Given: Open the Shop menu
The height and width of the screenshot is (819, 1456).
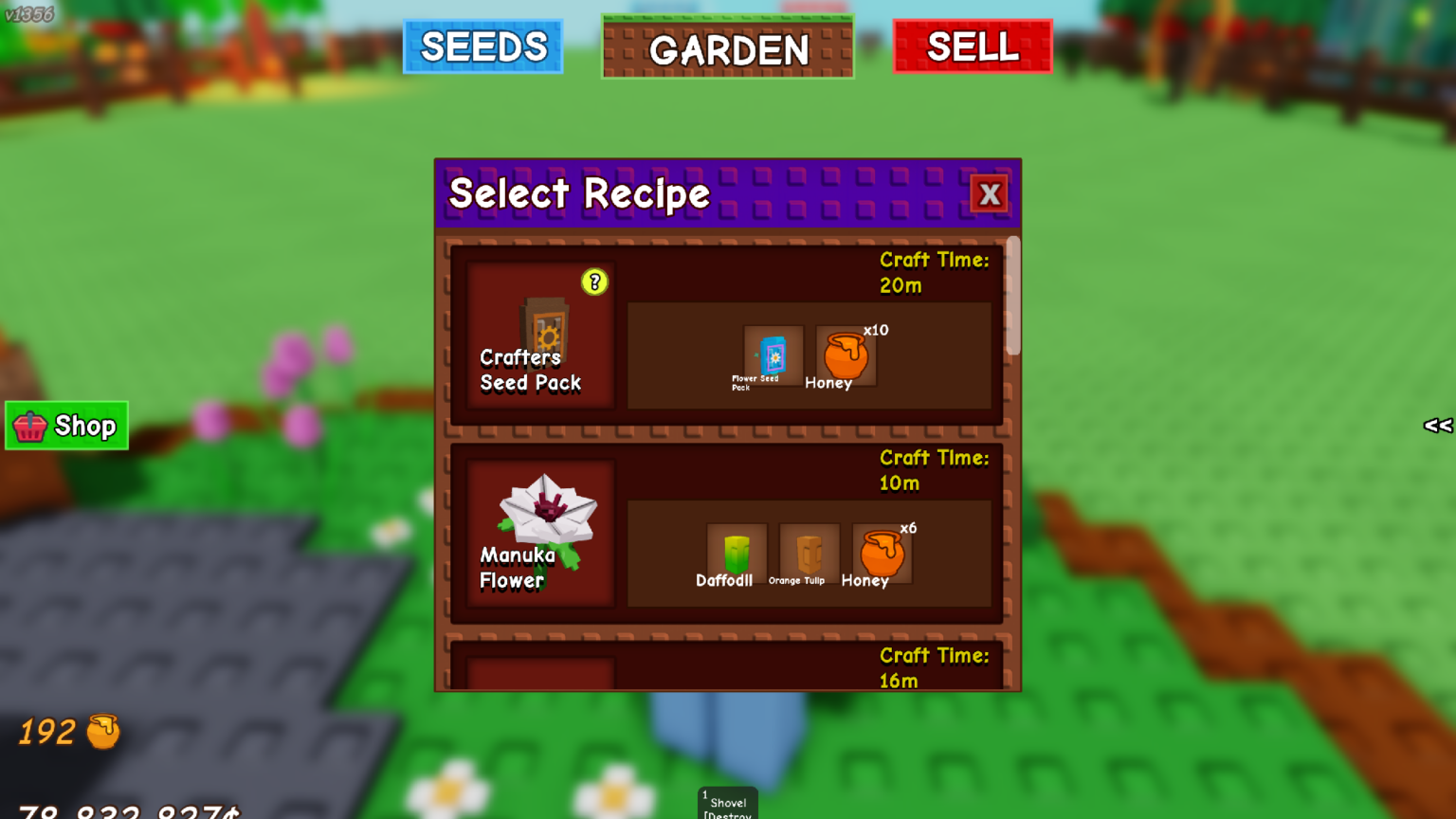Looking at the screenshot, I should pyautogui.click(x=65, y=426).
